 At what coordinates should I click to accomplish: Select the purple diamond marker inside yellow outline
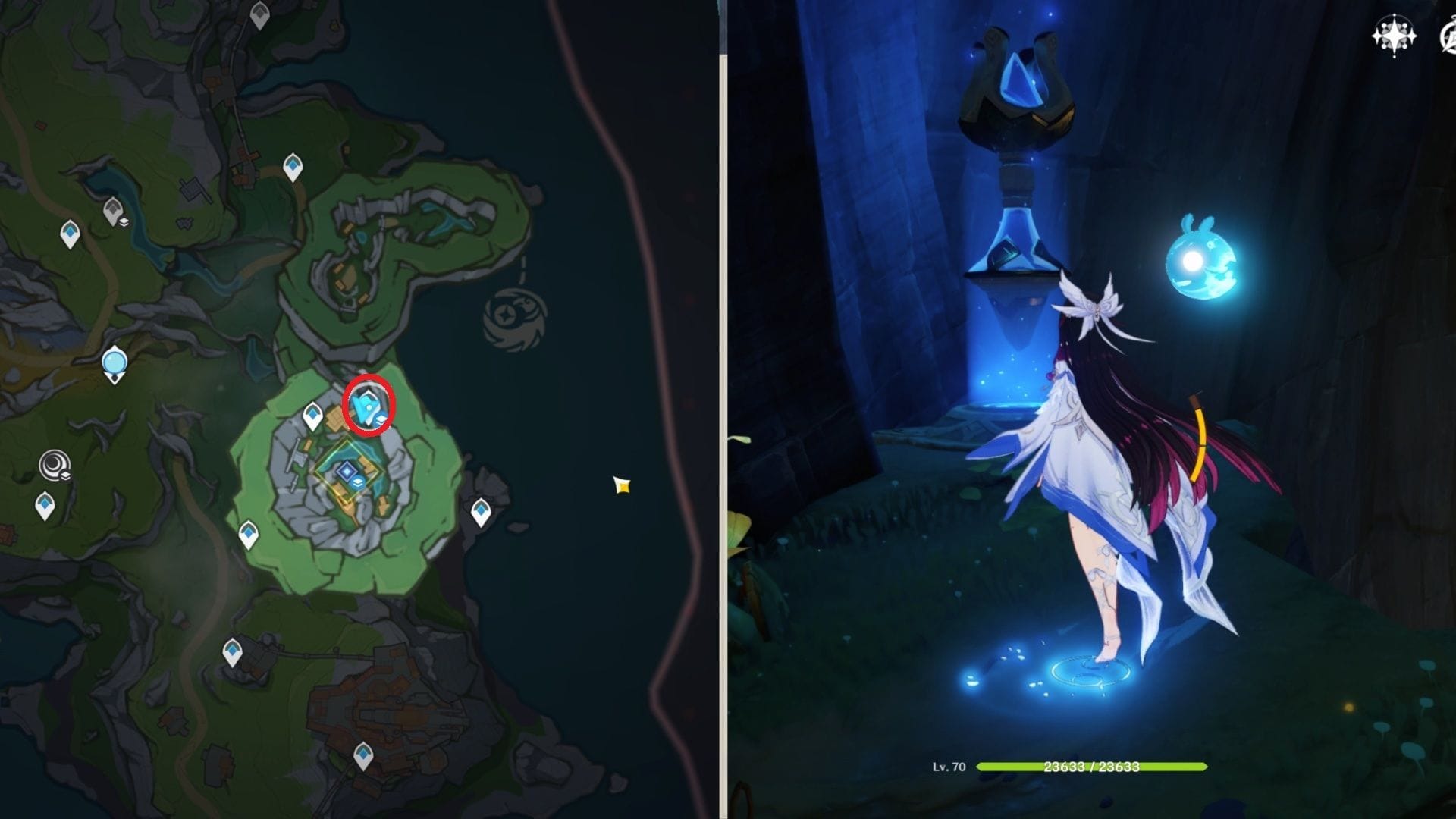pyautogui.click(x=347, y=472)
